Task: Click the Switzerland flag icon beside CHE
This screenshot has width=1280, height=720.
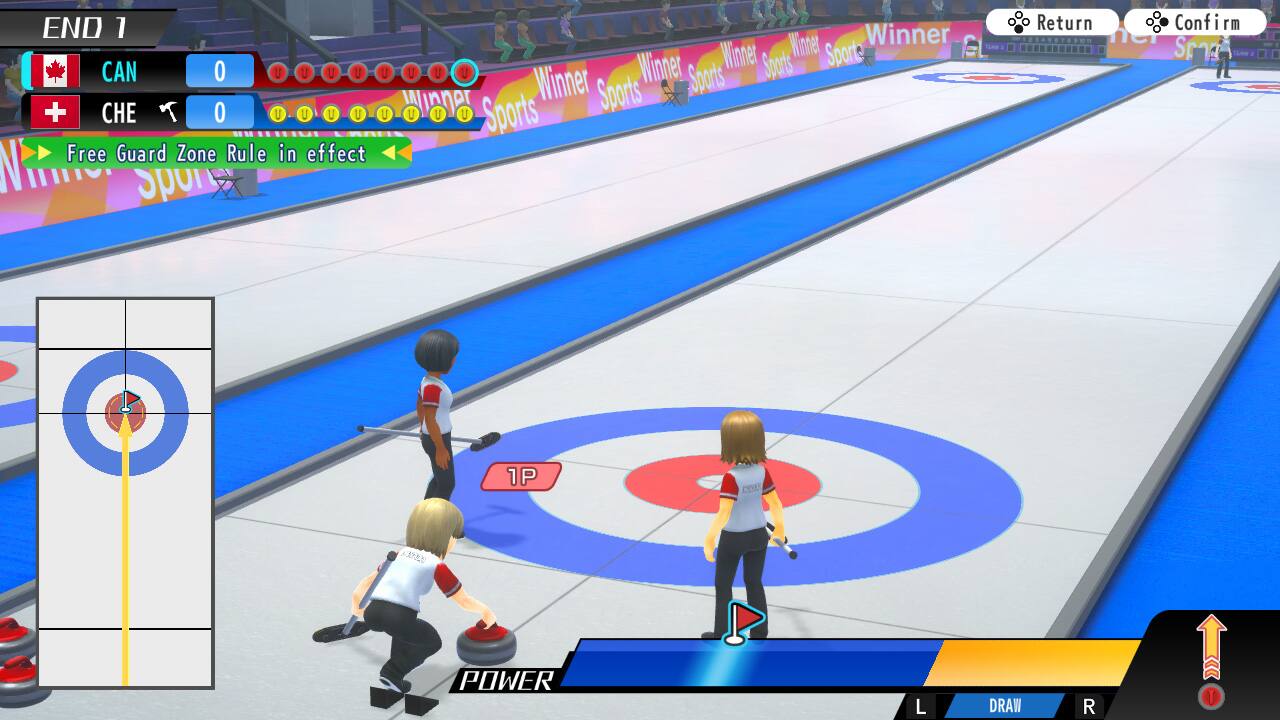Action: pyautogui.click(x=55, y=113)
